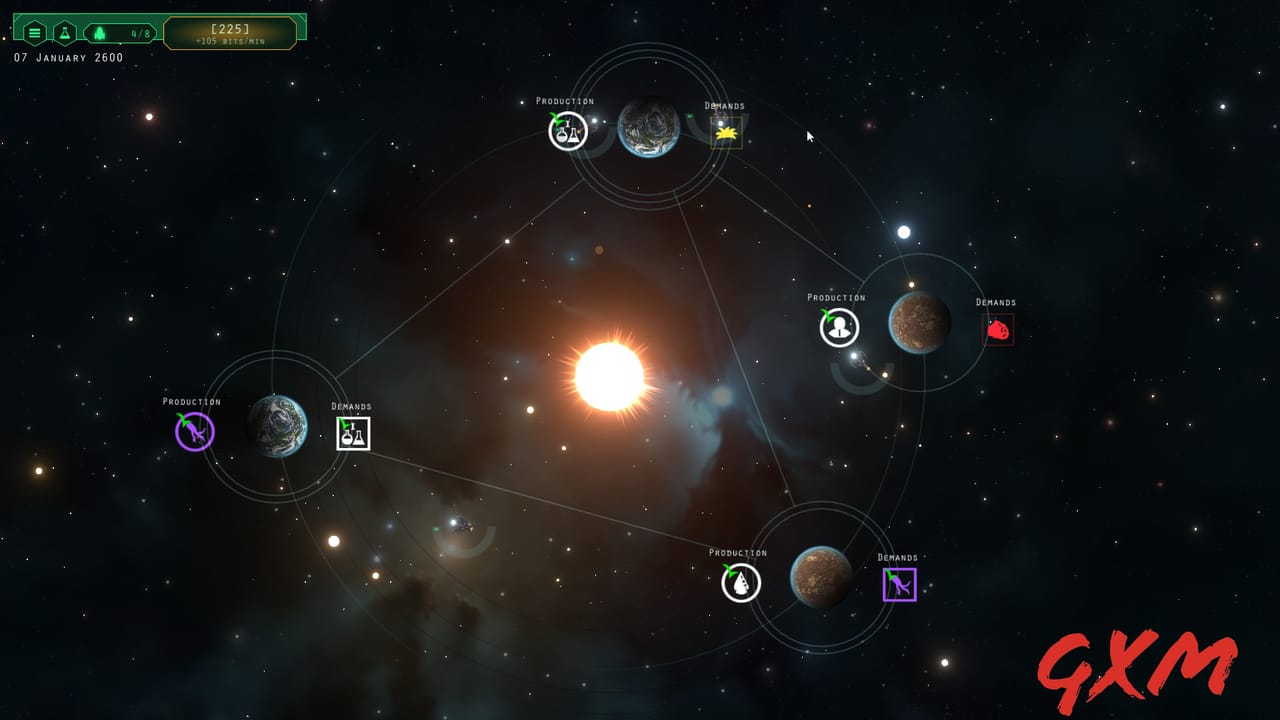
Task: Select the brown planet on the right orbit
Action: tap(916, 322)
